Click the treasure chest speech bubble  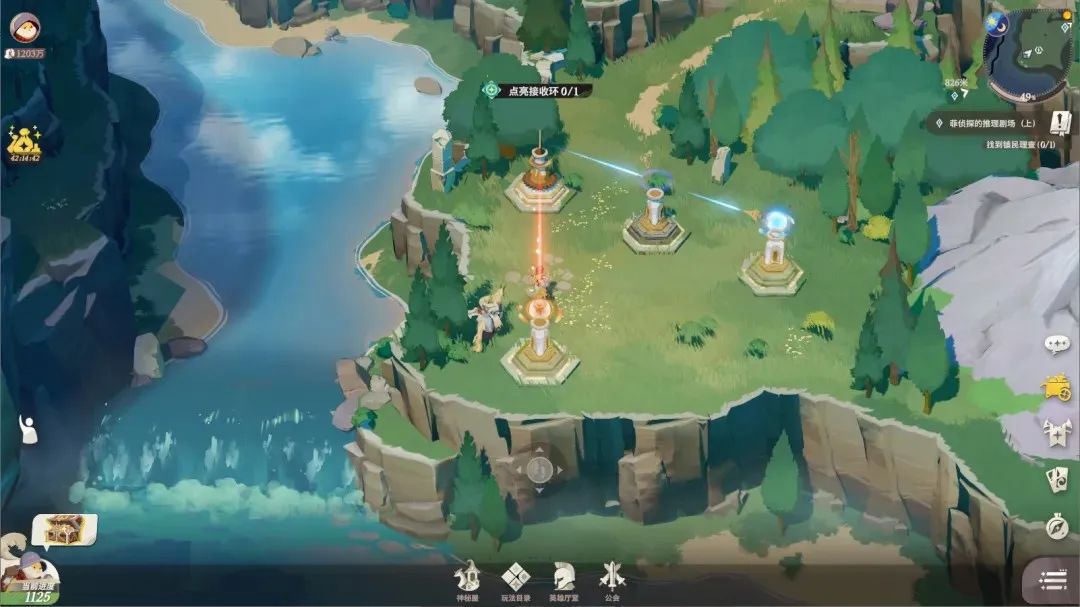point(64,529)
